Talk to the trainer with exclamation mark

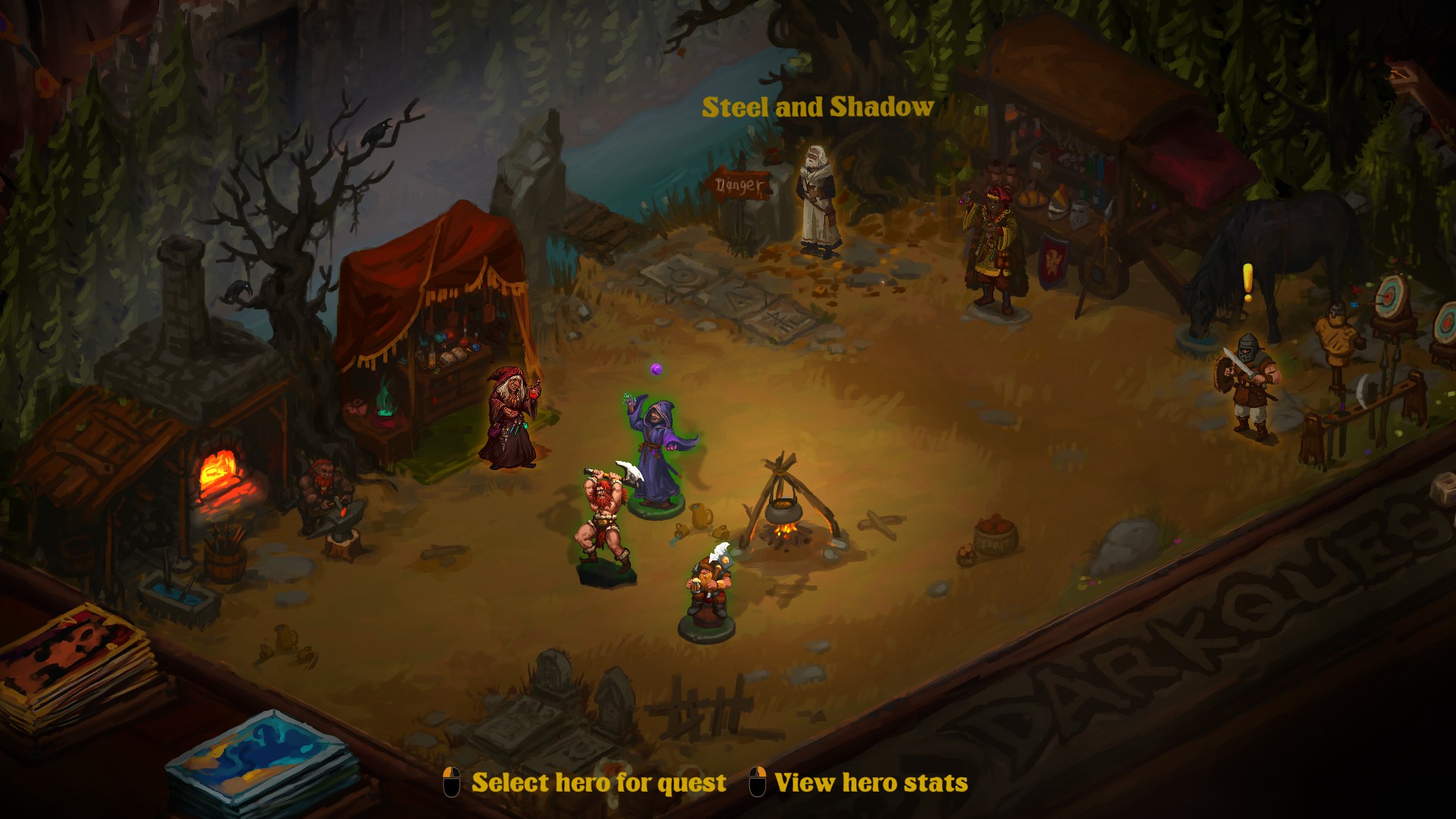click(x=1247, y=385)
